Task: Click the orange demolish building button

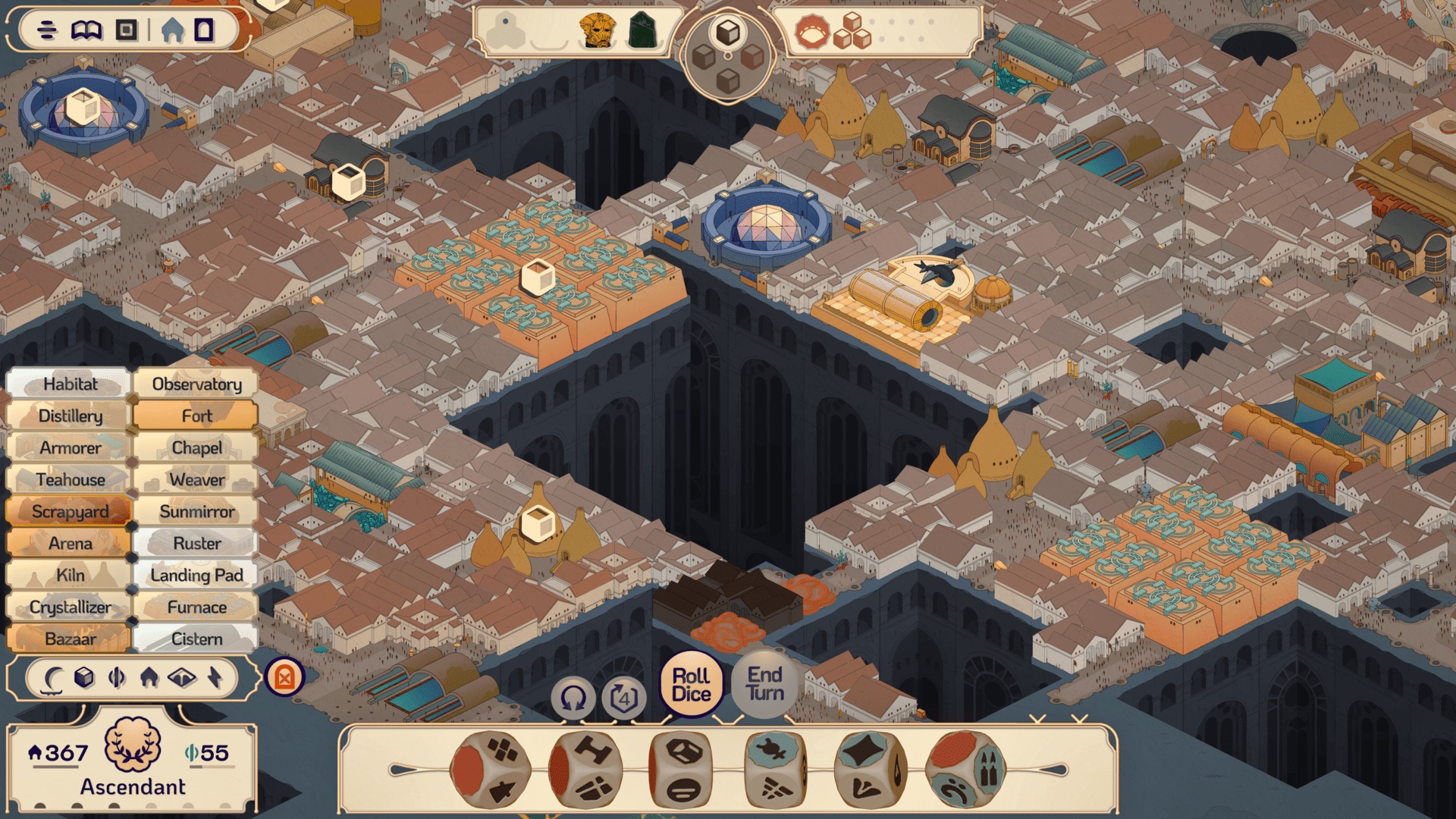Action: click(284, 677)
